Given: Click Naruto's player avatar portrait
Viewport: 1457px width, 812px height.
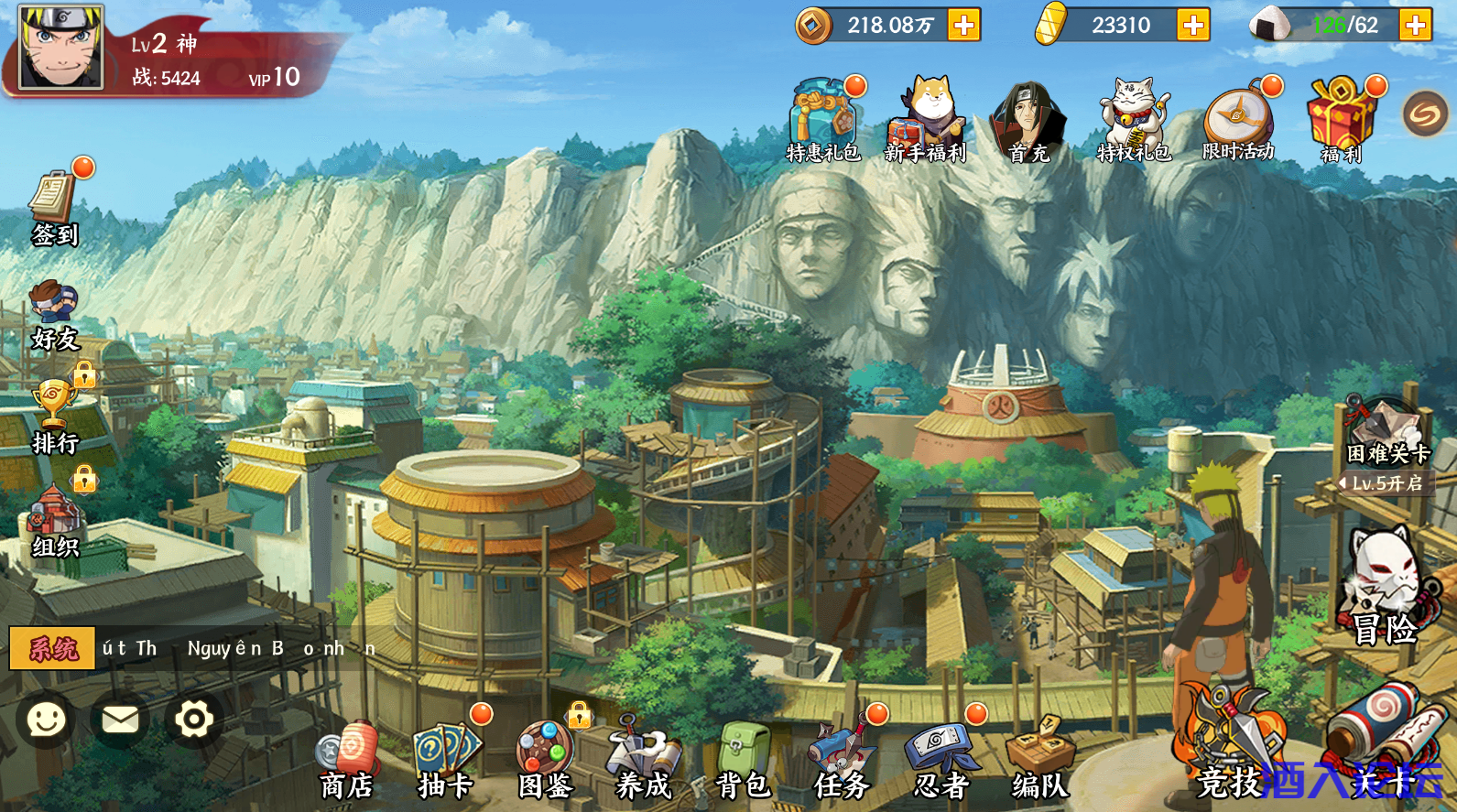Looking at the screenshot, I should pos(61,48).
